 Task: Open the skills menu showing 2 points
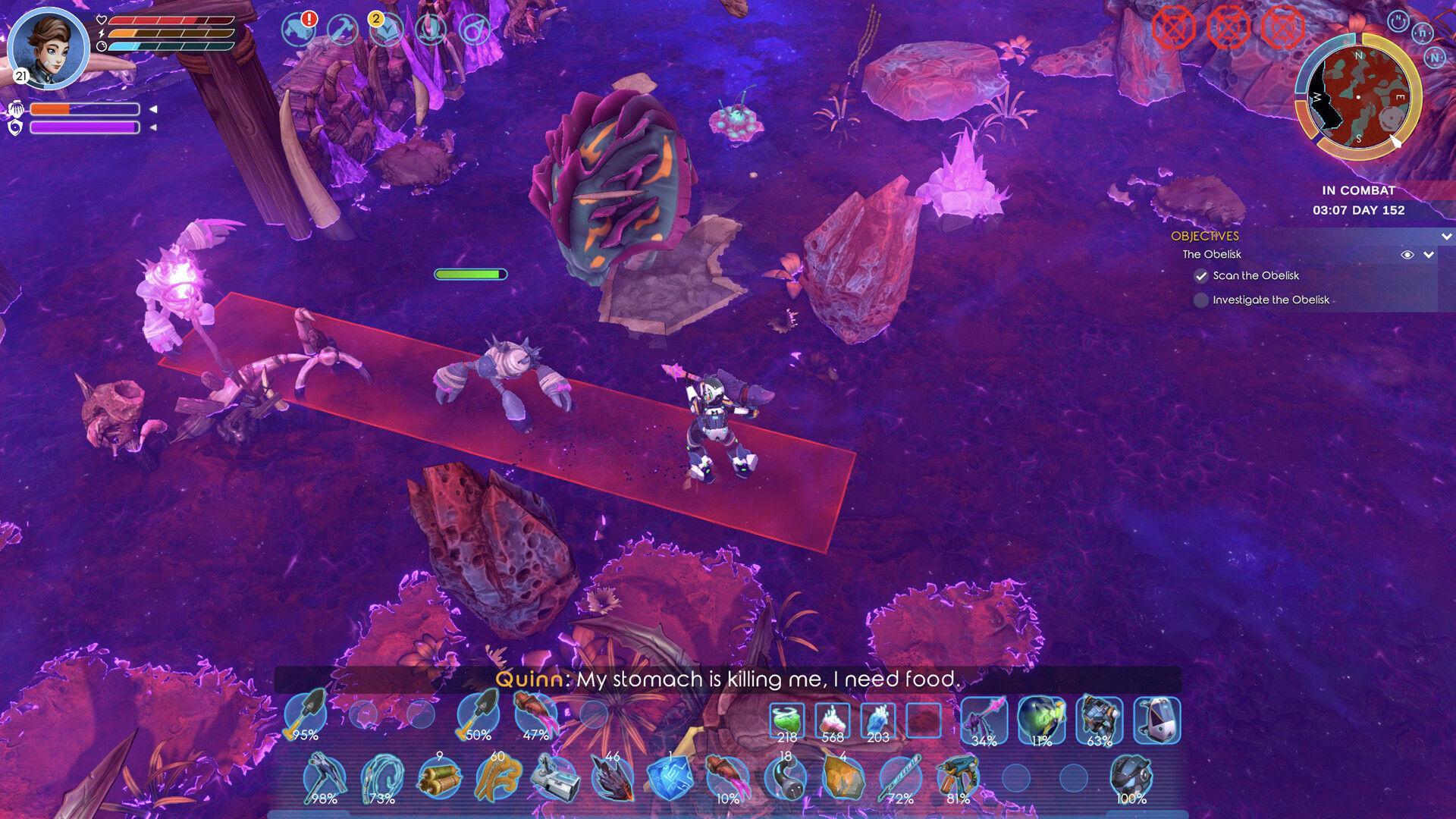coord(388,32)
